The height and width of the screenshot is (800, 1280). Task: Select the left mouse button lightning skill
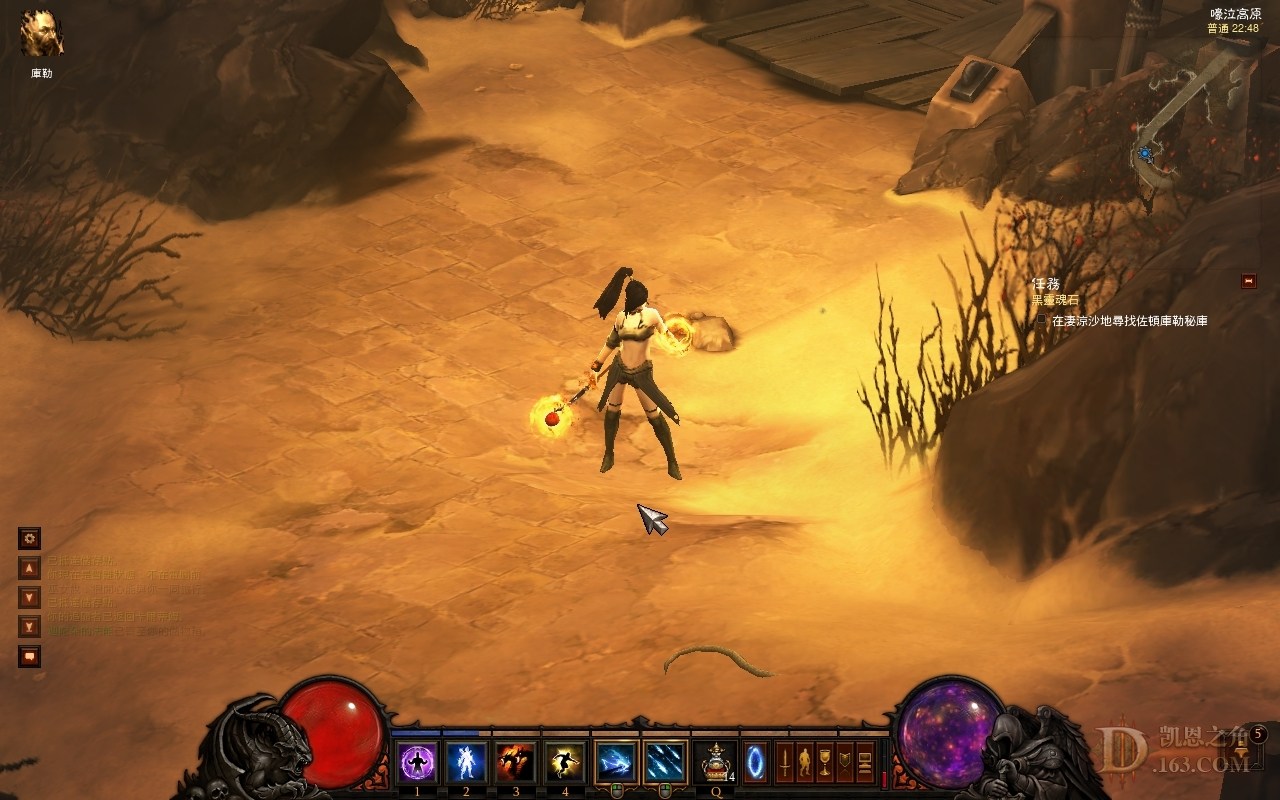pyautogui.click(x=615, y=762)
